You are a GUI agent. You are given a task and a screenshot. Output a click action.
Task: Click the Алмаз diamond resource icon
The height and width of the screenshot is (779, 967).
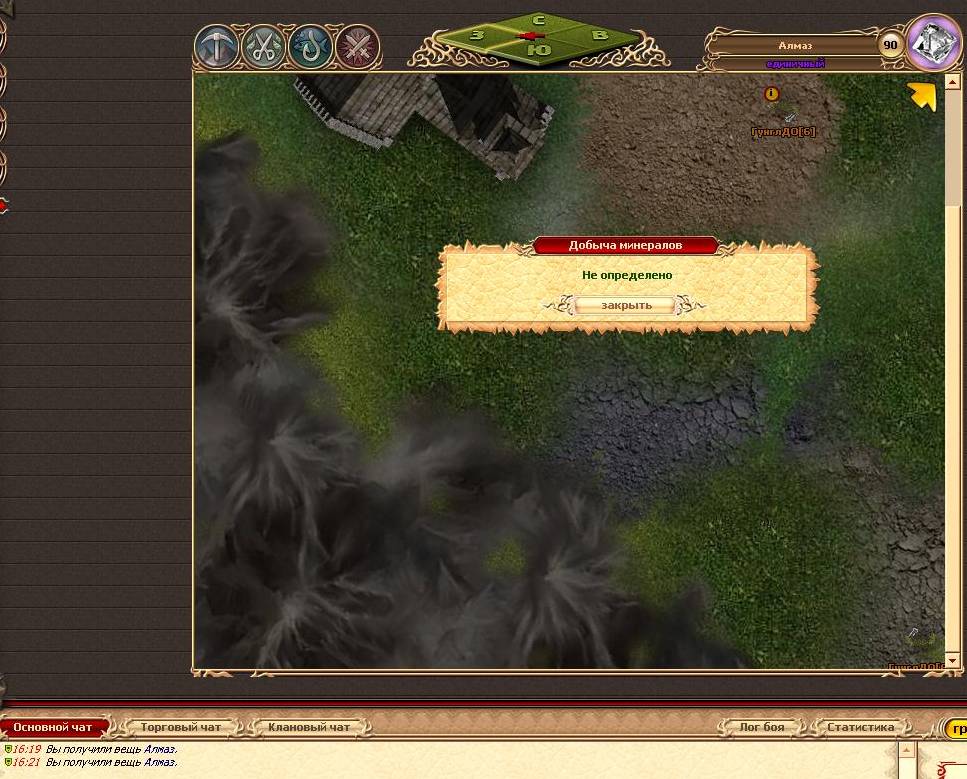point(934,43)
